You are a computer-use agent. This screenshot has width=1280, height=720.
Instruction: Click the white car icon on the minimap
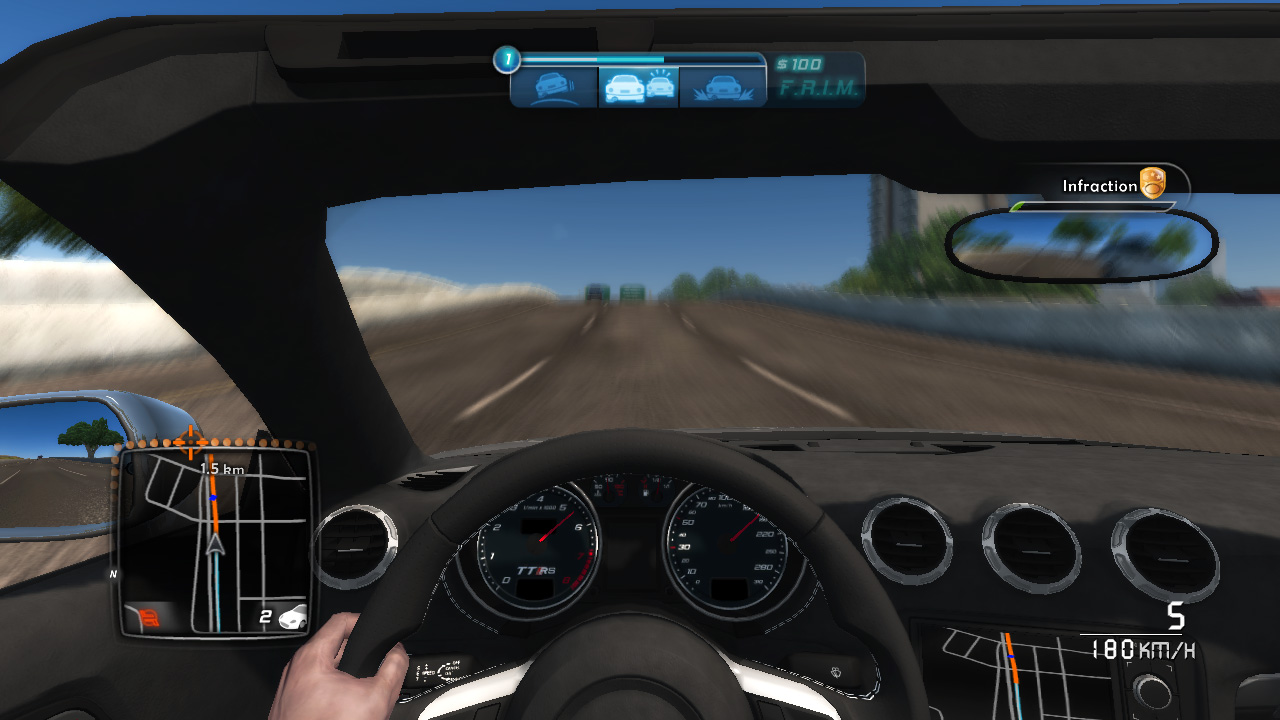(x=293, y=617)
